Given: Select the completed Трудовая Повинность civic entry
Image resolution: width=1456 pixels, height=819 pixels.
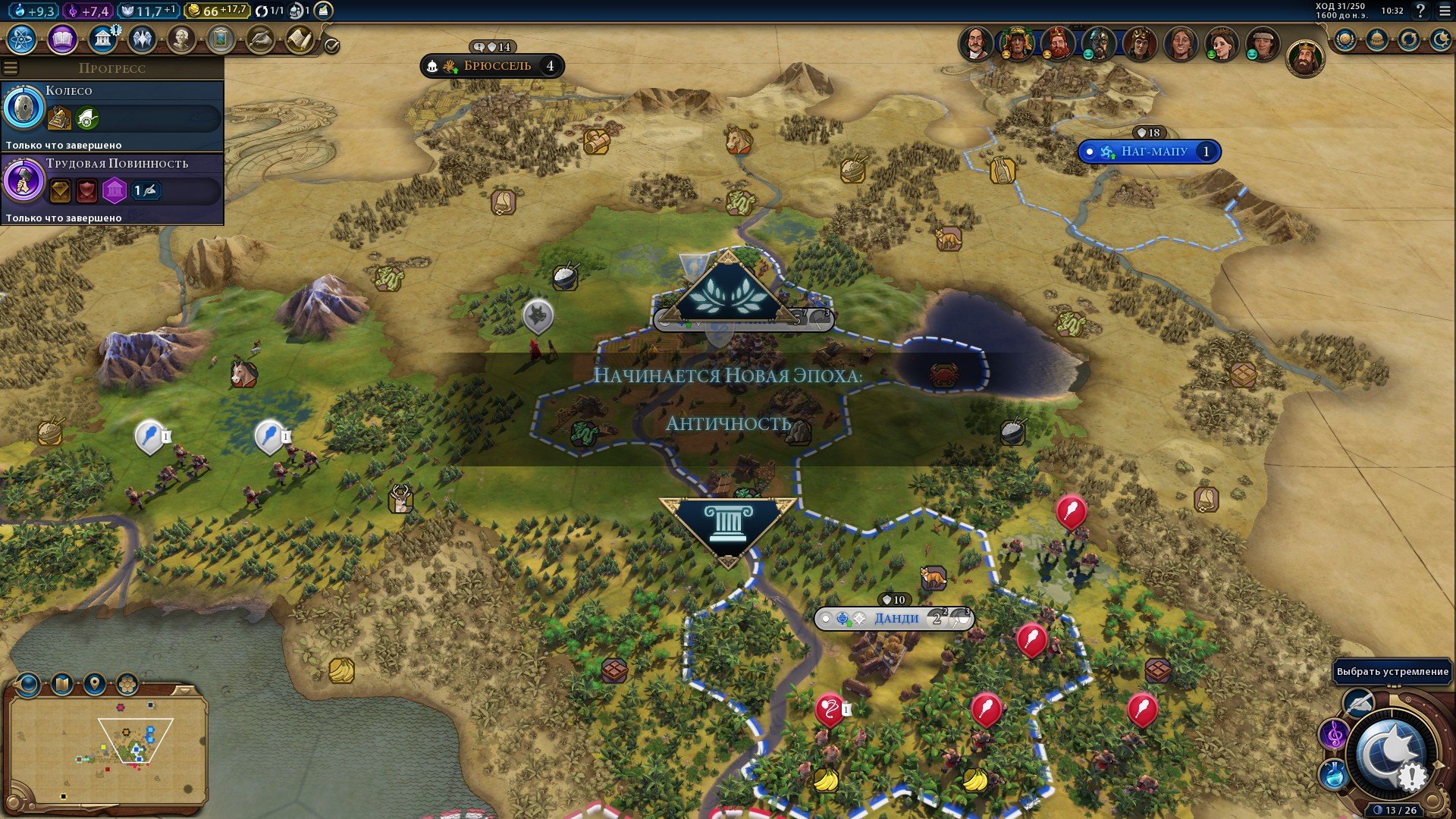Looking at the screenshot, I should (112, 188).
